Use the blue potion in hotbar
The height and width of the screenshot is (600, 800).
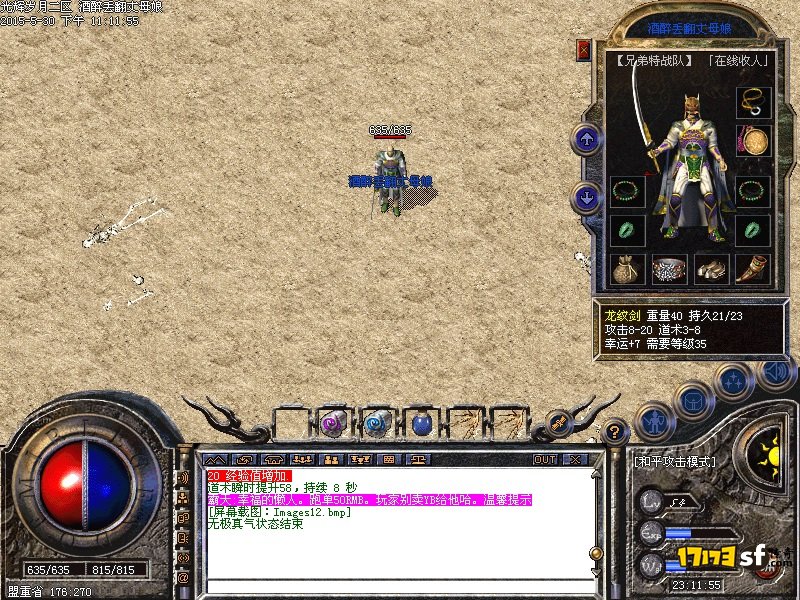pyautogui.click(x=421, y=424)
